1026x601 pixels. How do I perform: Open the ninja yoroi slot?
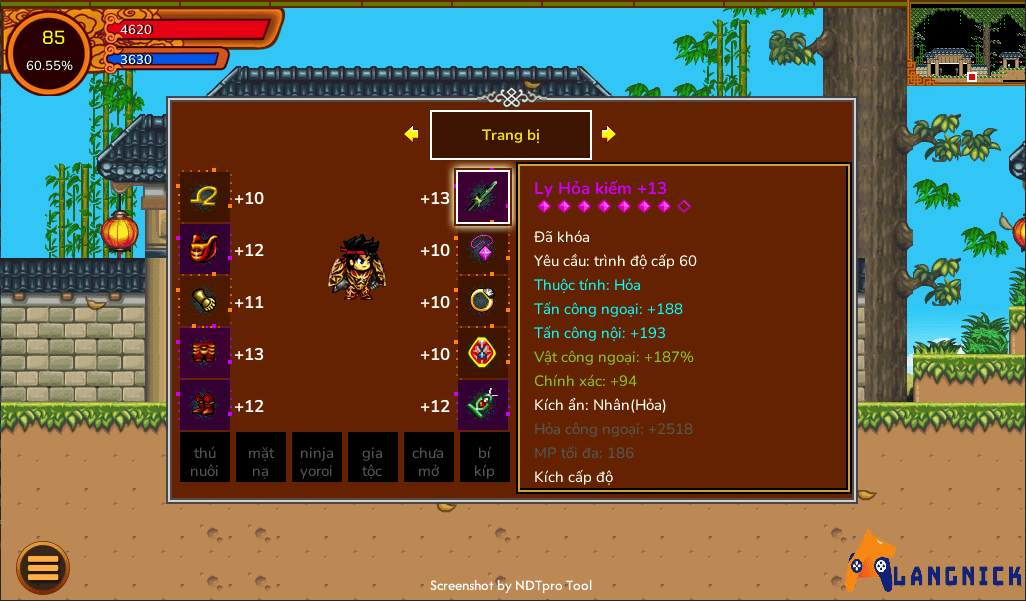coord(317,458)
